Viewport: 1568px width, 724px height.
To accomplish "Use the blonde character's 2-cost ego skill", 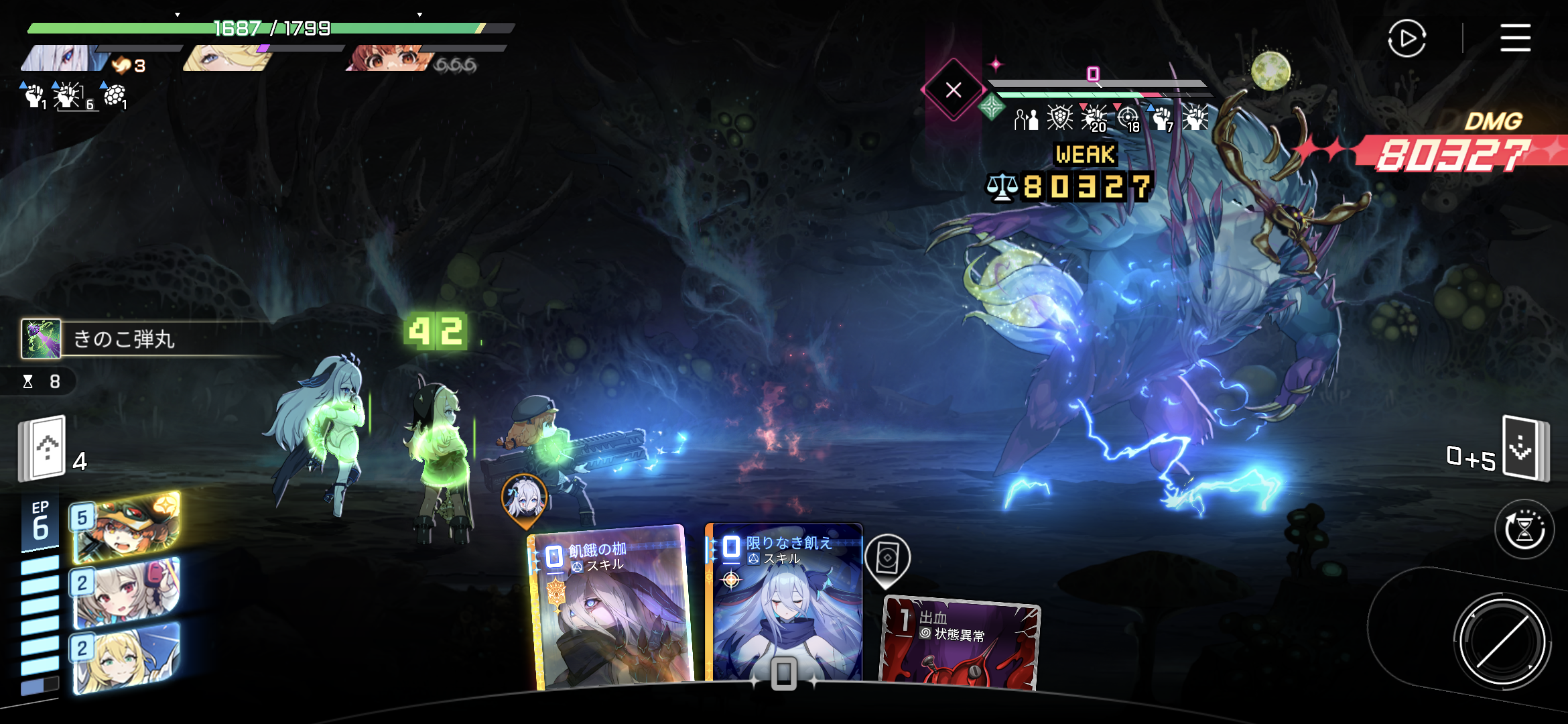I will pyautogui.click(x=126, y=658).
